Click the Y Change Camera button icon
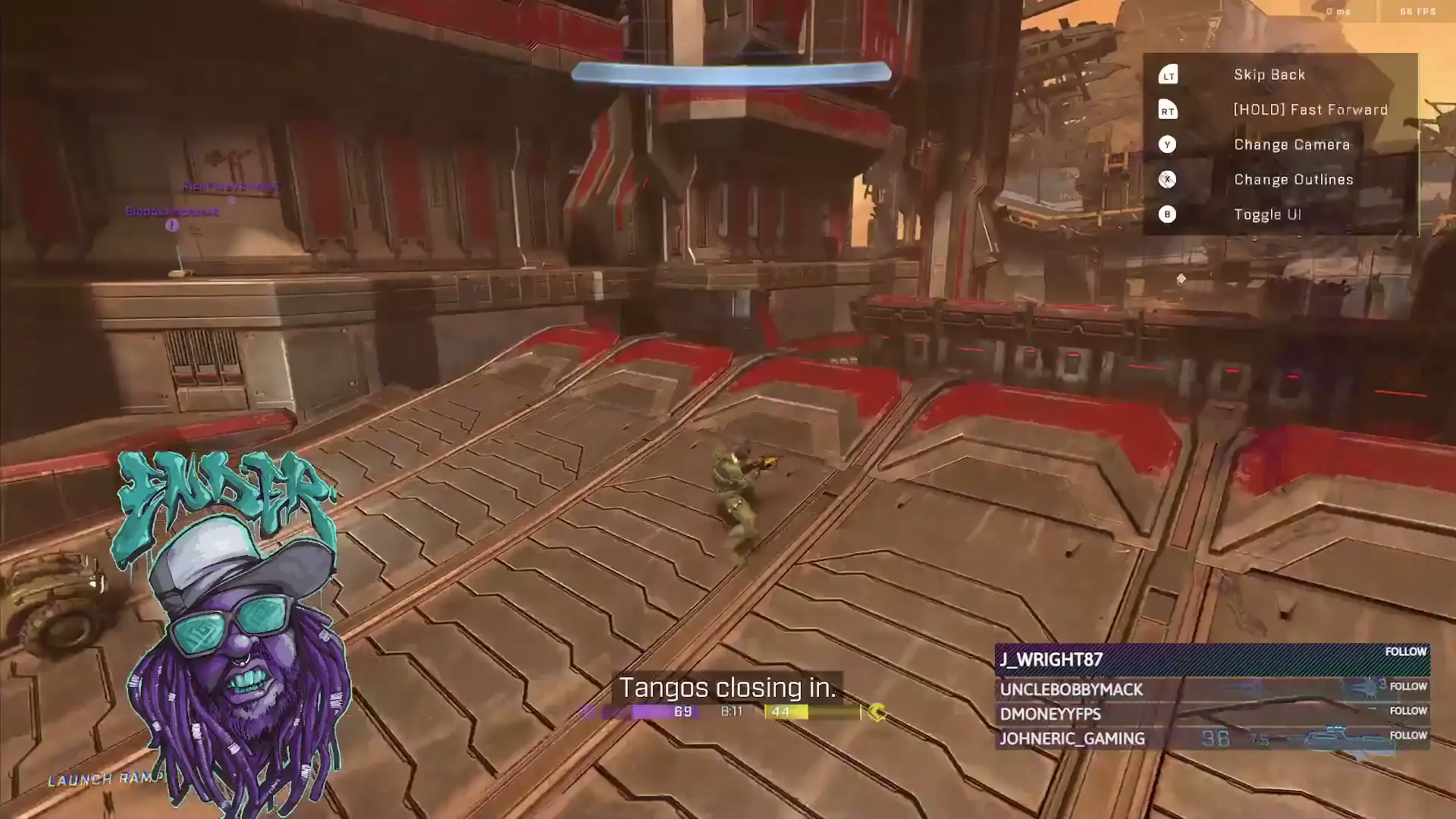Image resolution: width=1456 pixels, height=819 pixels. point(1168,144)
